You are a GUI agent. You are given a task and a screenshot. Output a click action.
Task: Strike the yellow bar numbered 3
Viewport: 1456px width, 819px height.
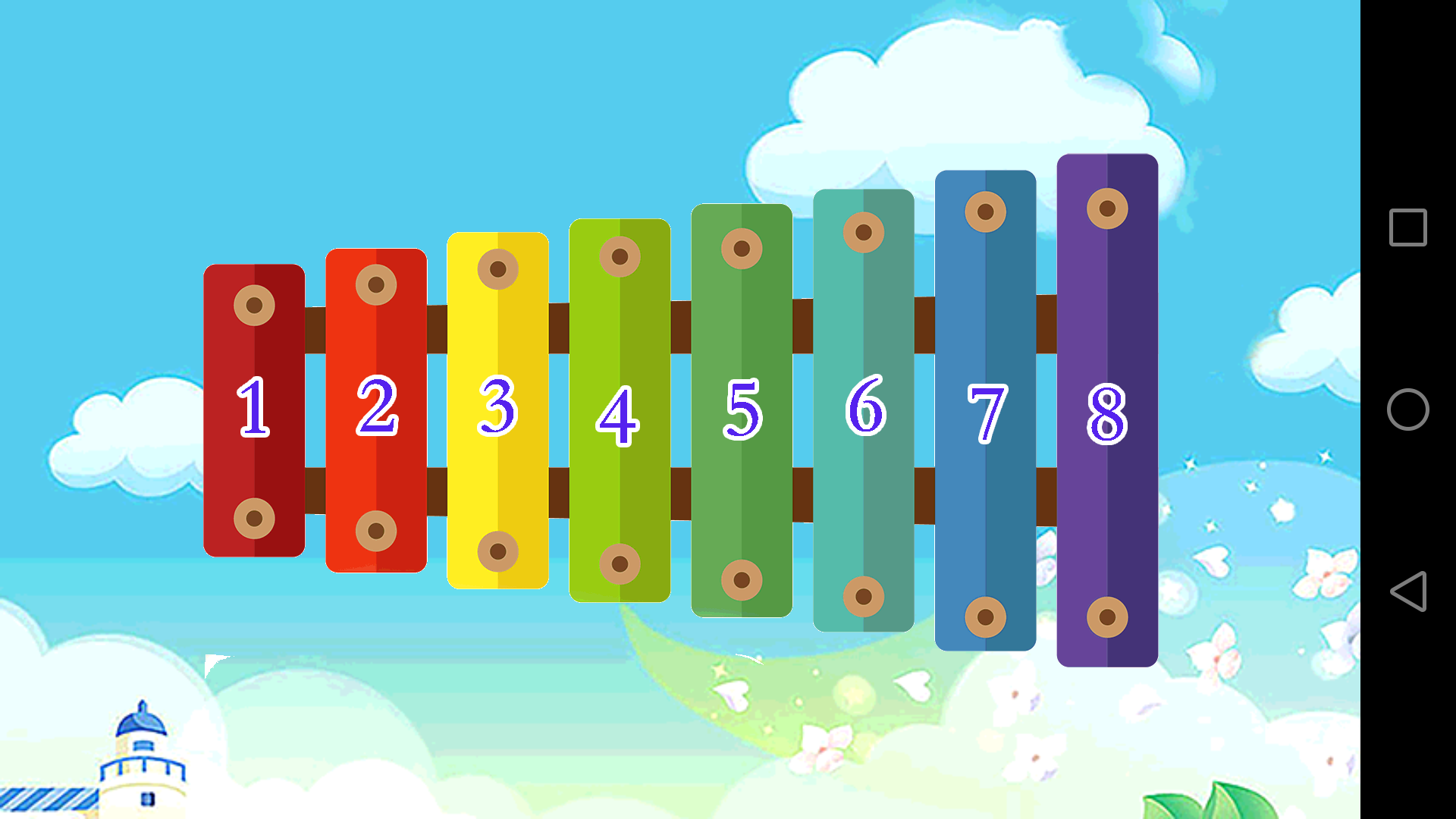pyautogui.click(x=497, y=410)
